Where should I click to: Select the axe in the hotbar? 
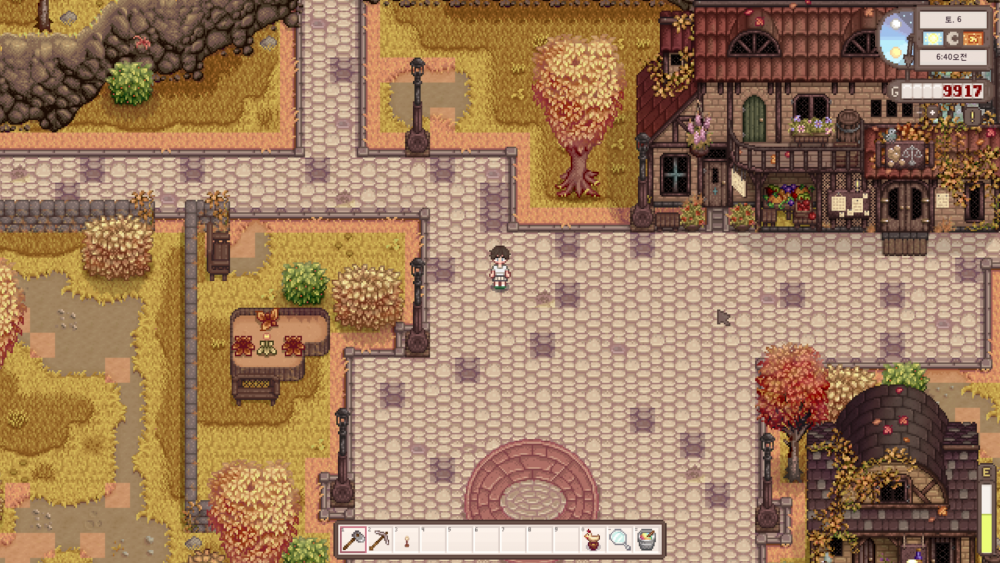(353, 540)
